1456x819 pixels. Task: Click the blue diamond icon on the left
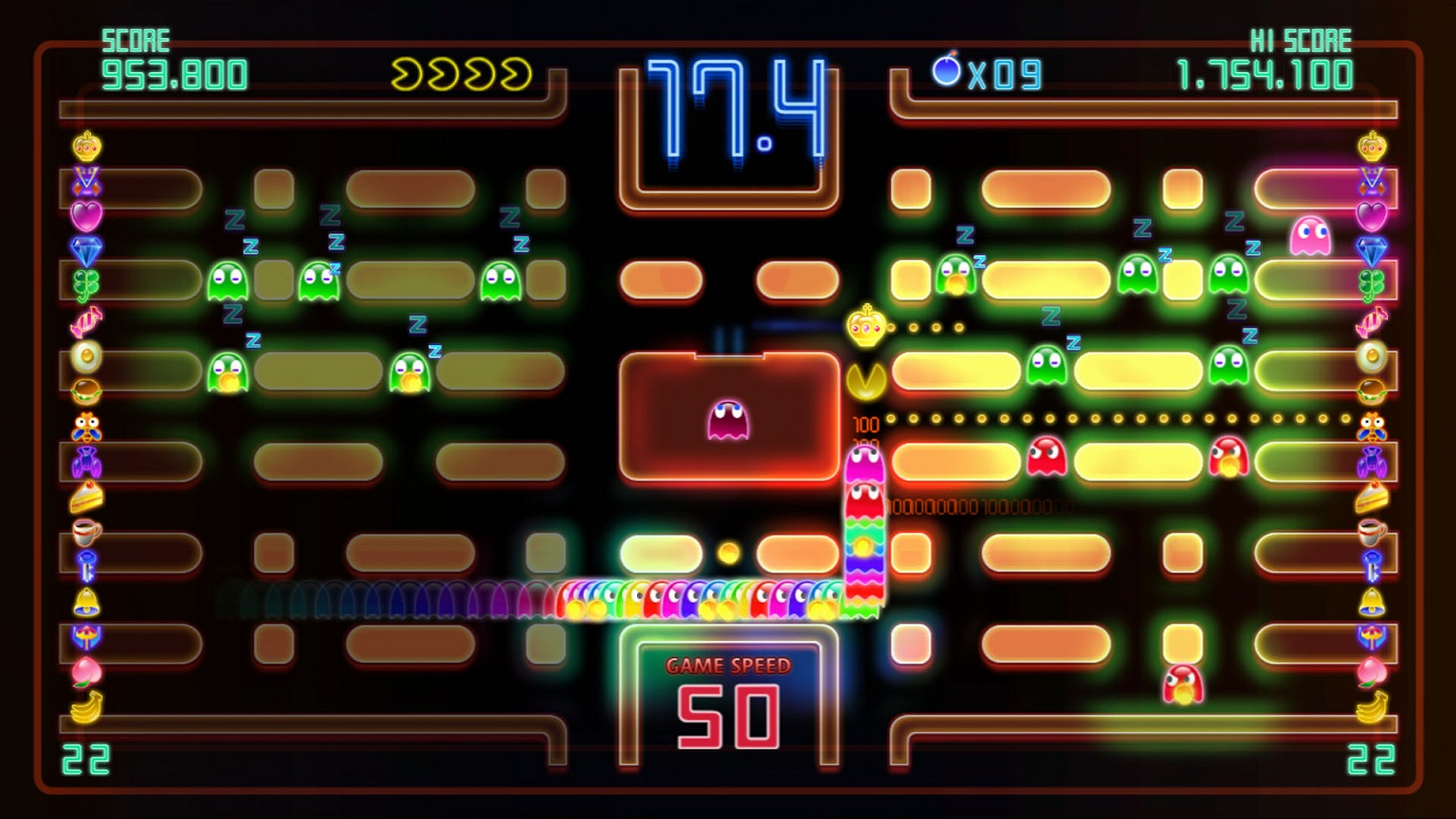(x=86, y=249)
